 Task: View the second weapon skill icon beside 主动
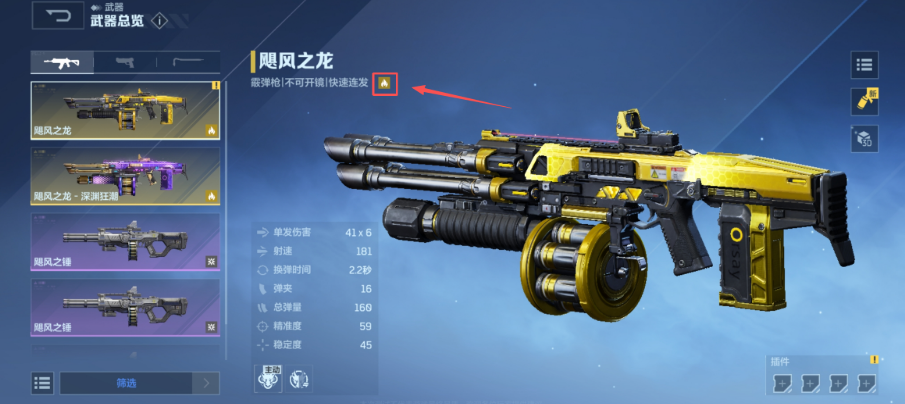click(299, 380)
